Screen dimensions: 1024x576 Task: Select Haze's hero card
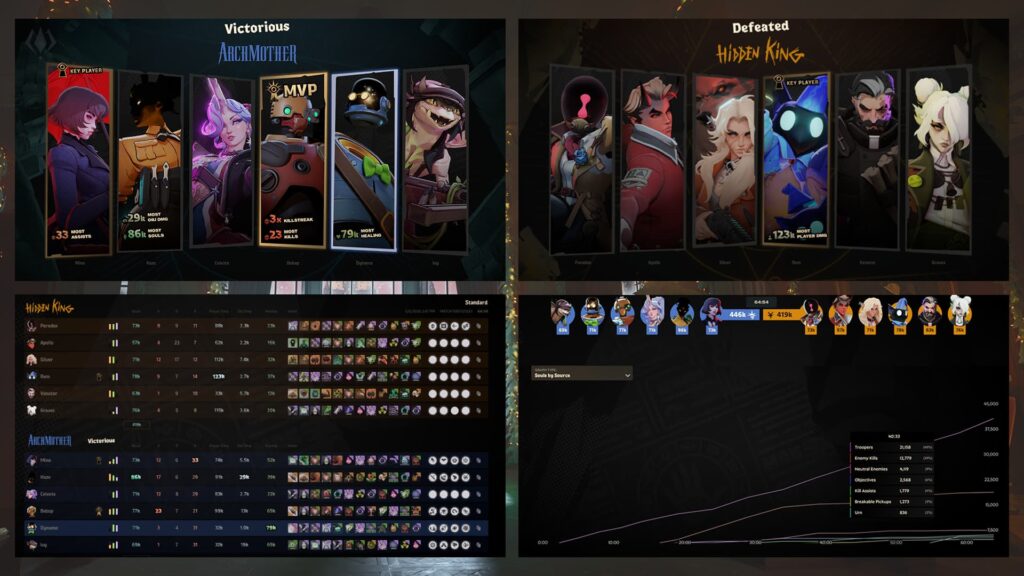(150, 159)
